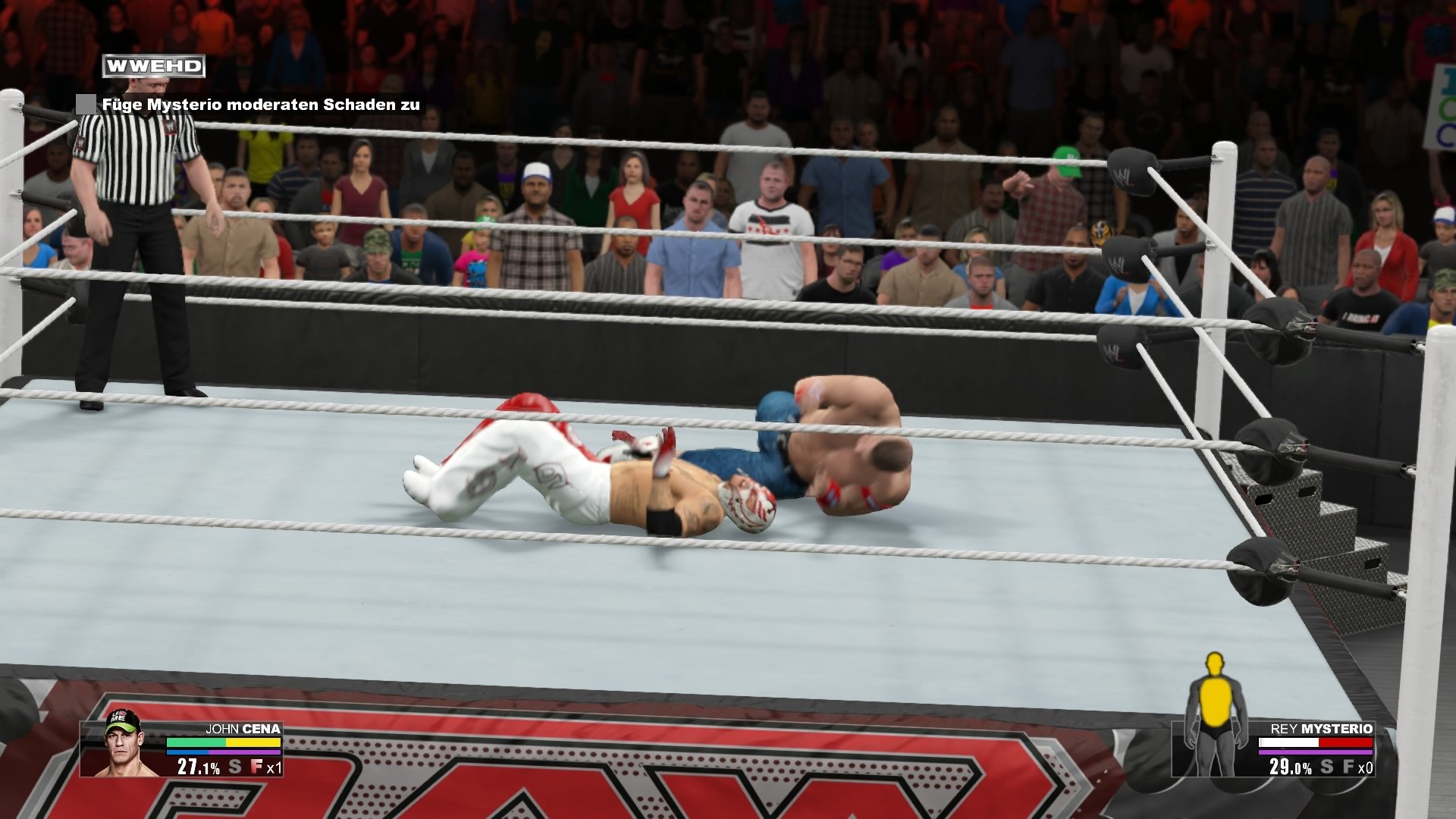The width and height of the screenshot is (1456, 819).
Task: Select John Cena's portrait thumbnail
Action: (x=121, y=748)
